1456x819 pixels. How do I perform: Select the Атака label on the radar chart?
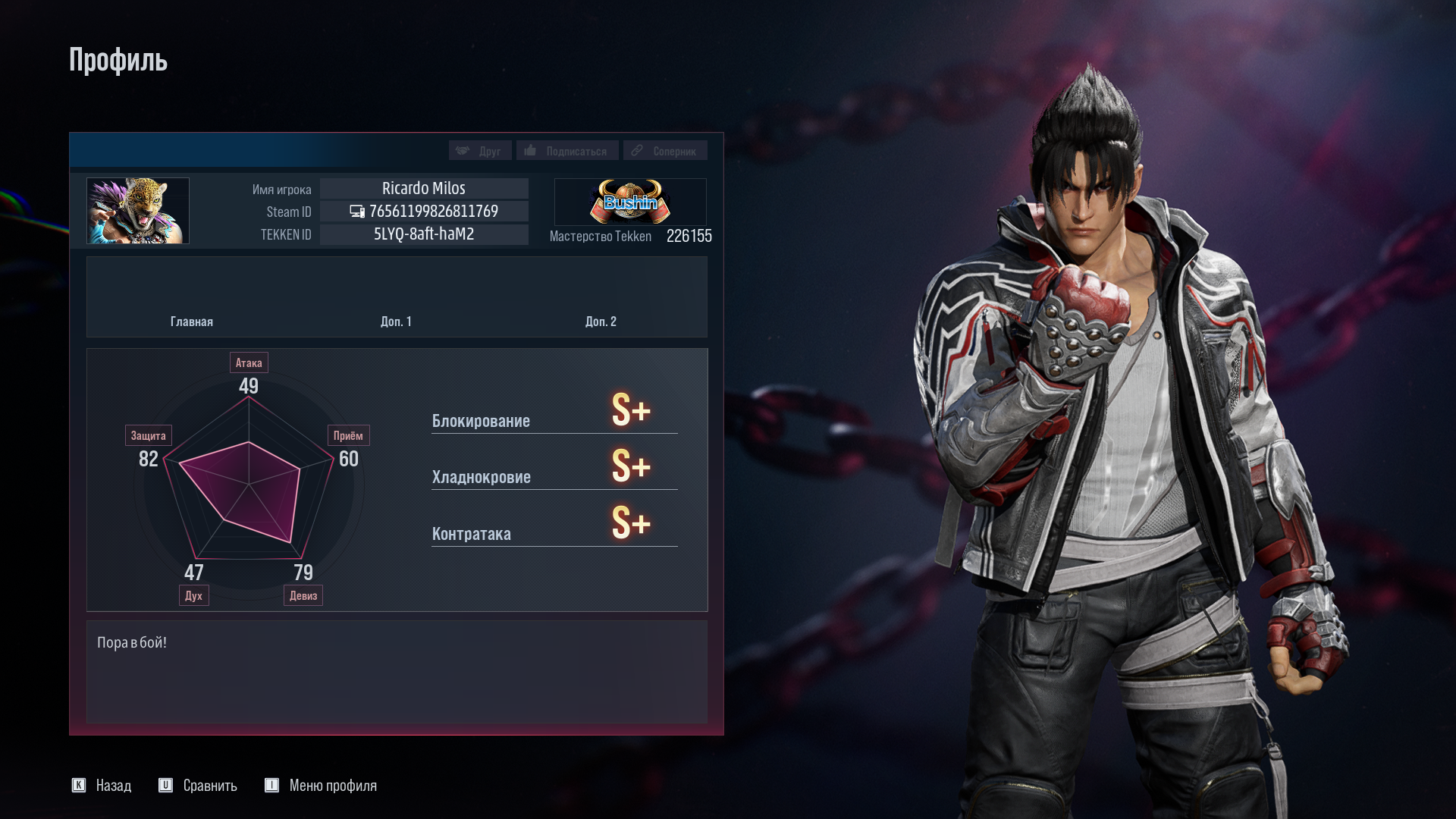click(249, 362)
